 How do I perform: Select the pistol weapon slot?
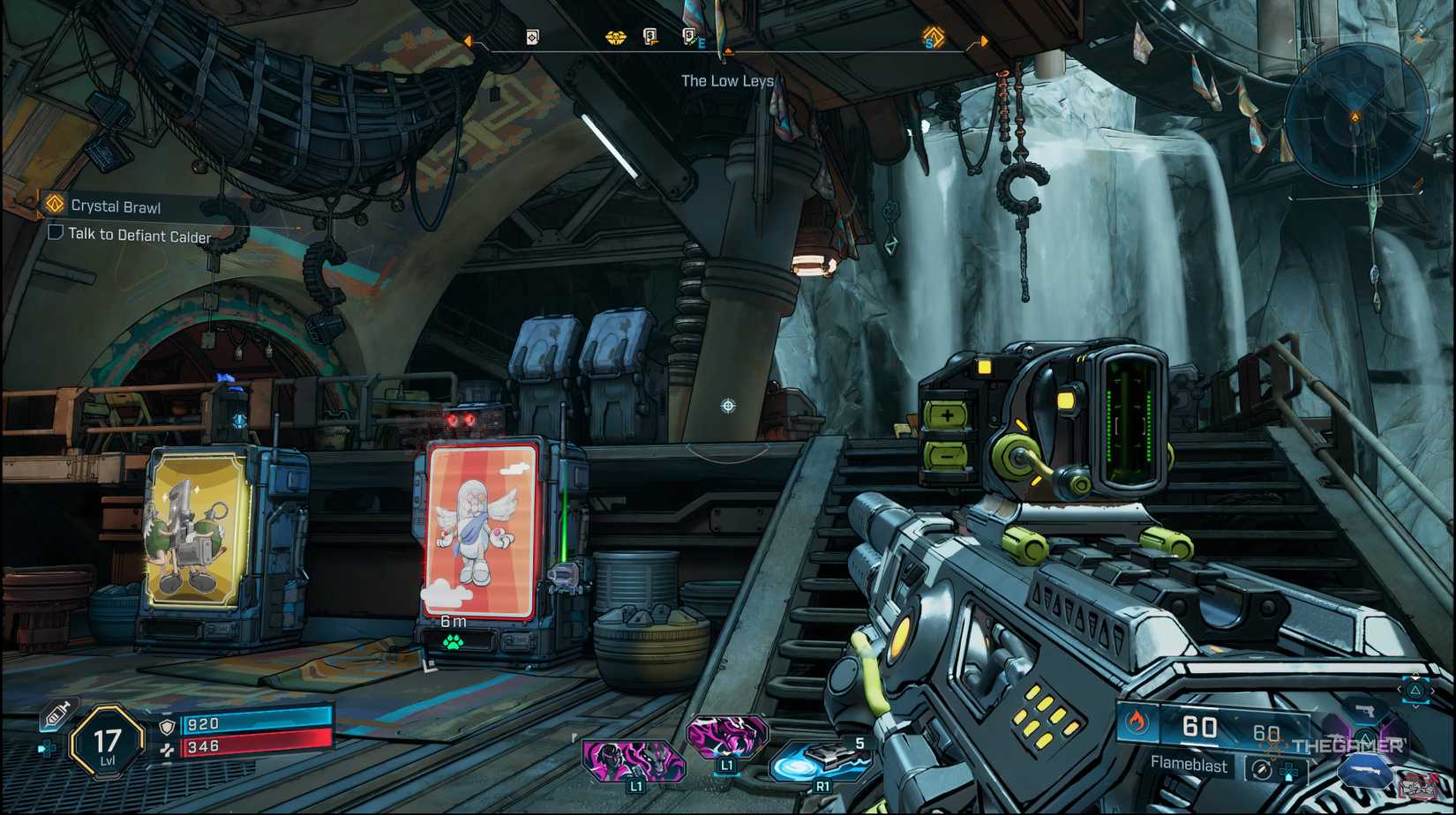(x=1364, y=711)
